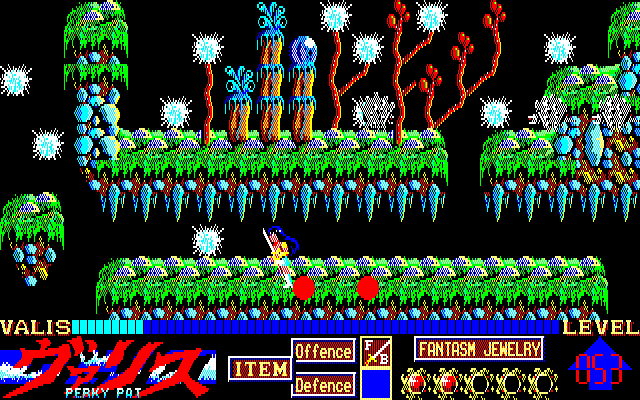
Task: Open the ITEM panel
Action: 257,369
